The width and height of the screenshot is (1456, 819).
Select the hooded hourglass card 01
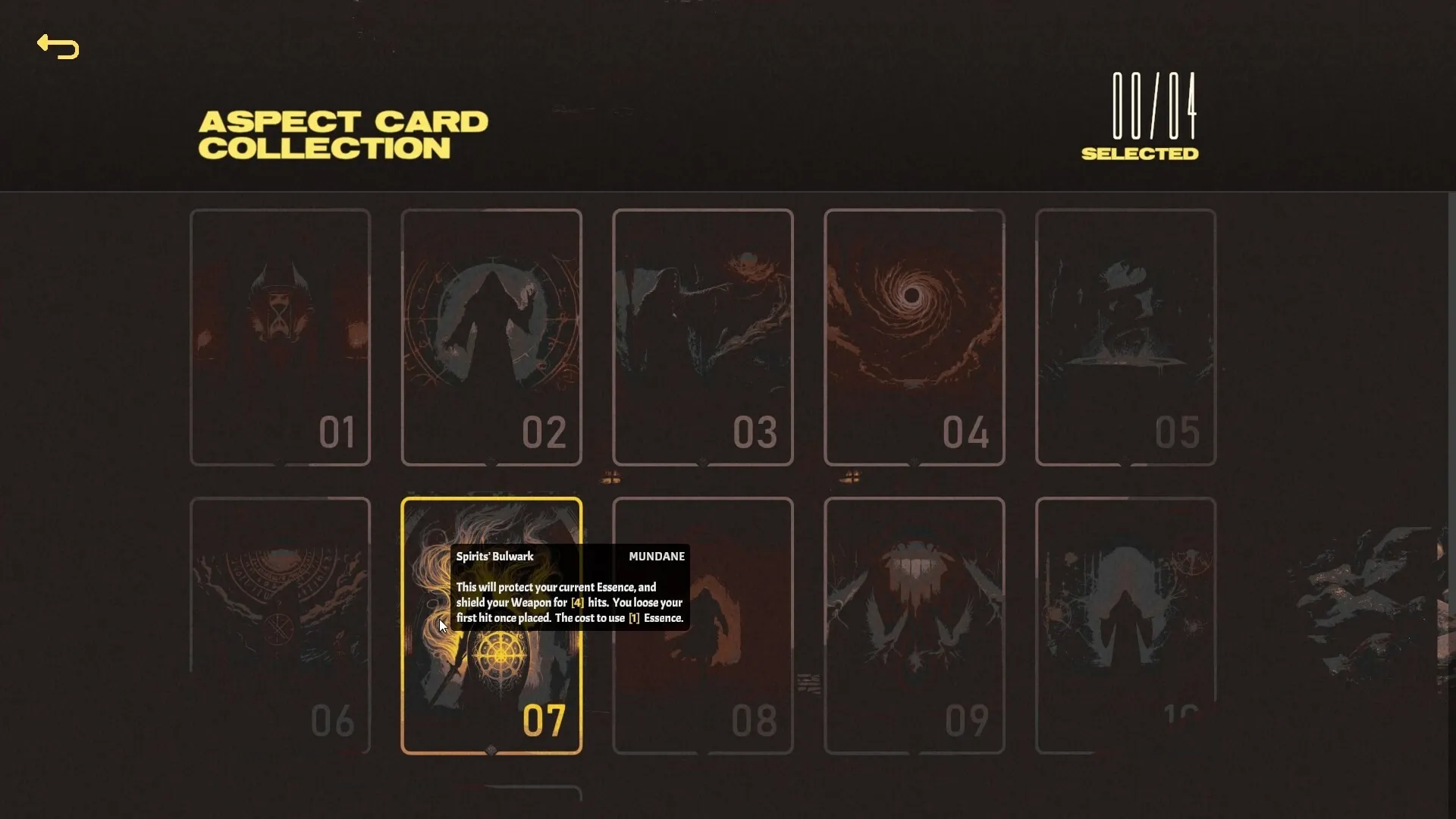[x=280, y=337]
